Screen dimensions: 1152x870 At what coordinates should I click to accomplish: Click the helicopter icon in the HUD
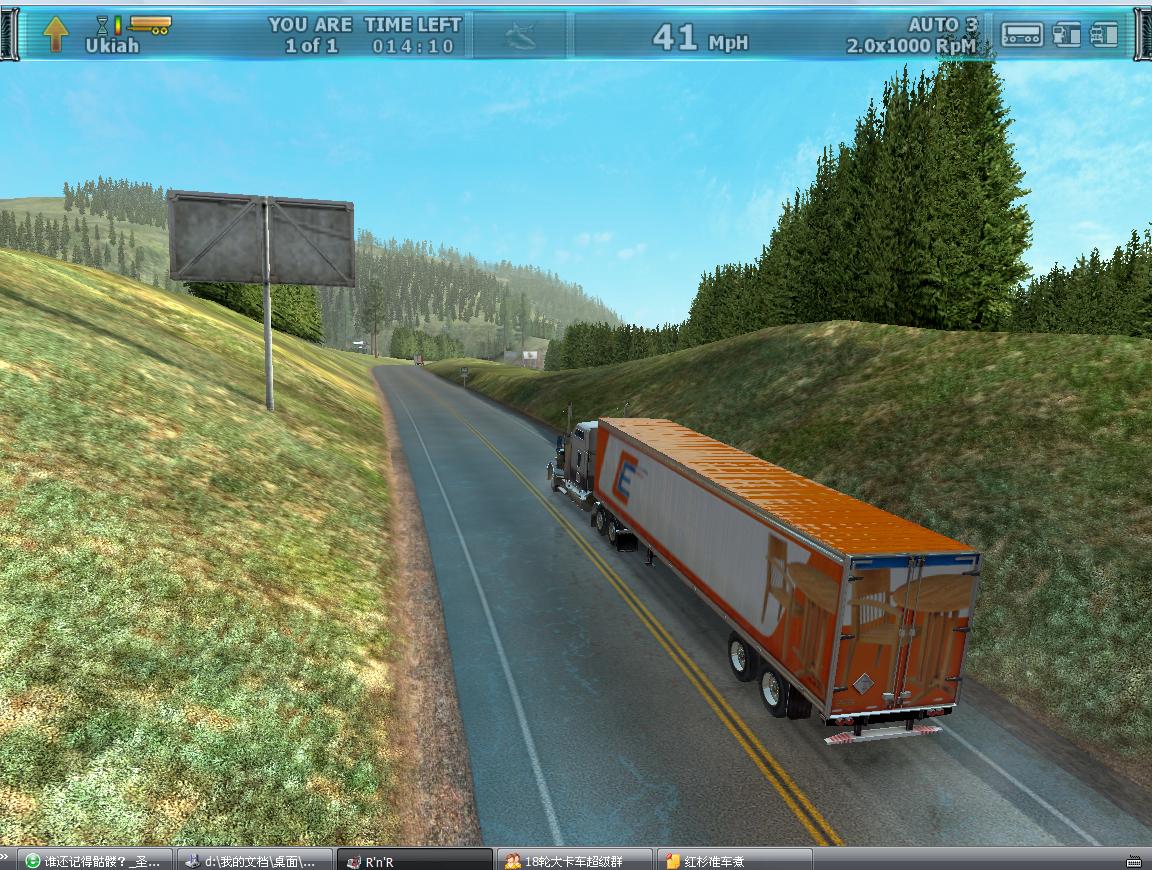coord(520,37)
